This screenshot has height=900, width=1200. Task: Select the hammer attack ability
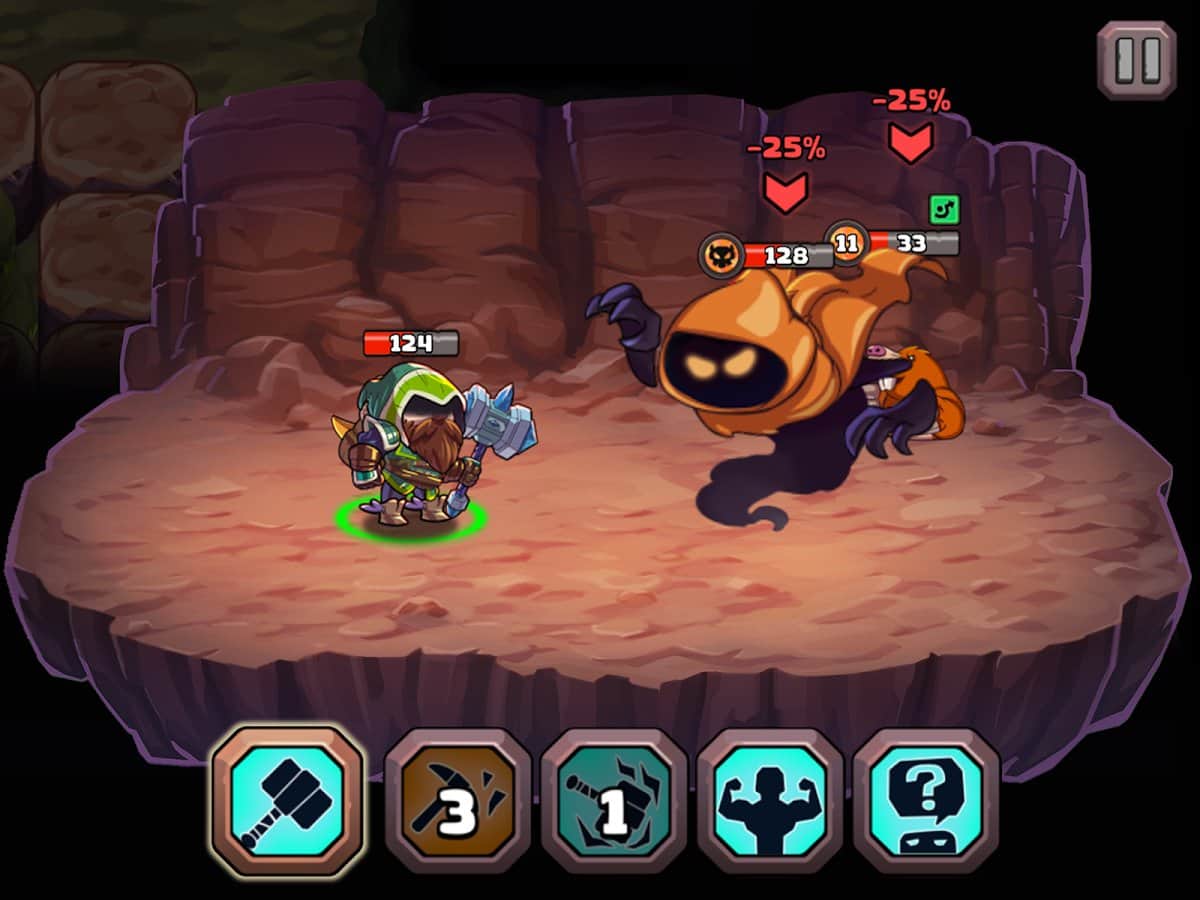(x=288, y=800)
